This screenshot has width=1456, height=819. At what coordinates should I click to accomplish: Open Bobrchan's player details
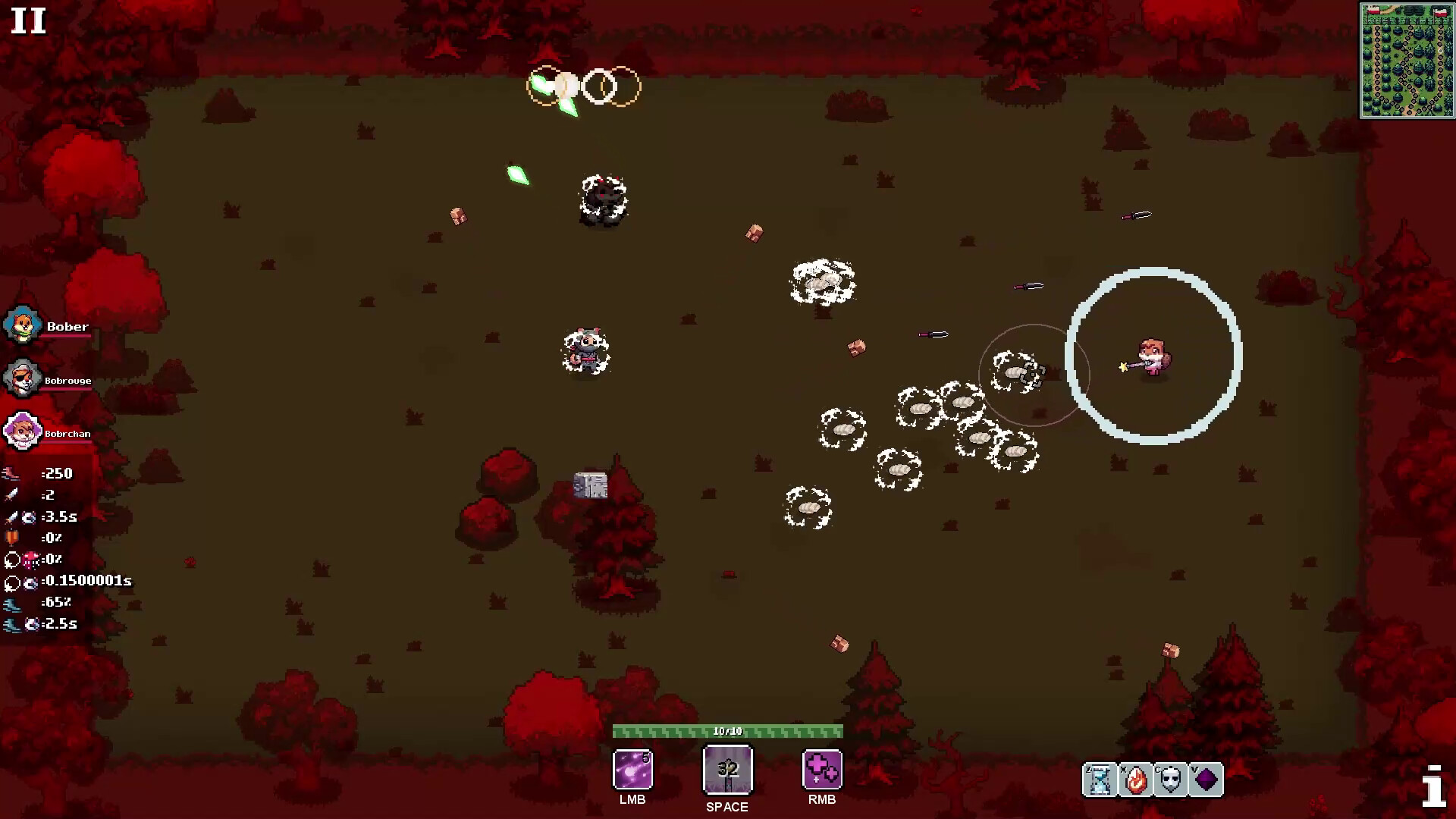tap(22, 431)
